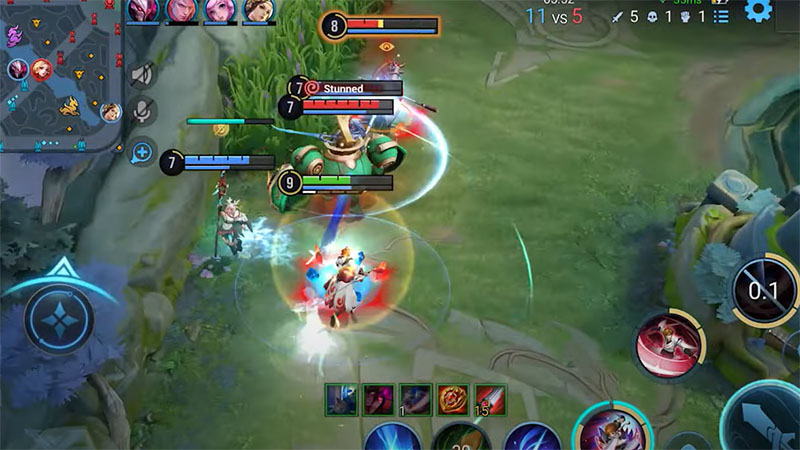
Task: Toggle the muted speaker button
Action: click(x=143, y=74)
